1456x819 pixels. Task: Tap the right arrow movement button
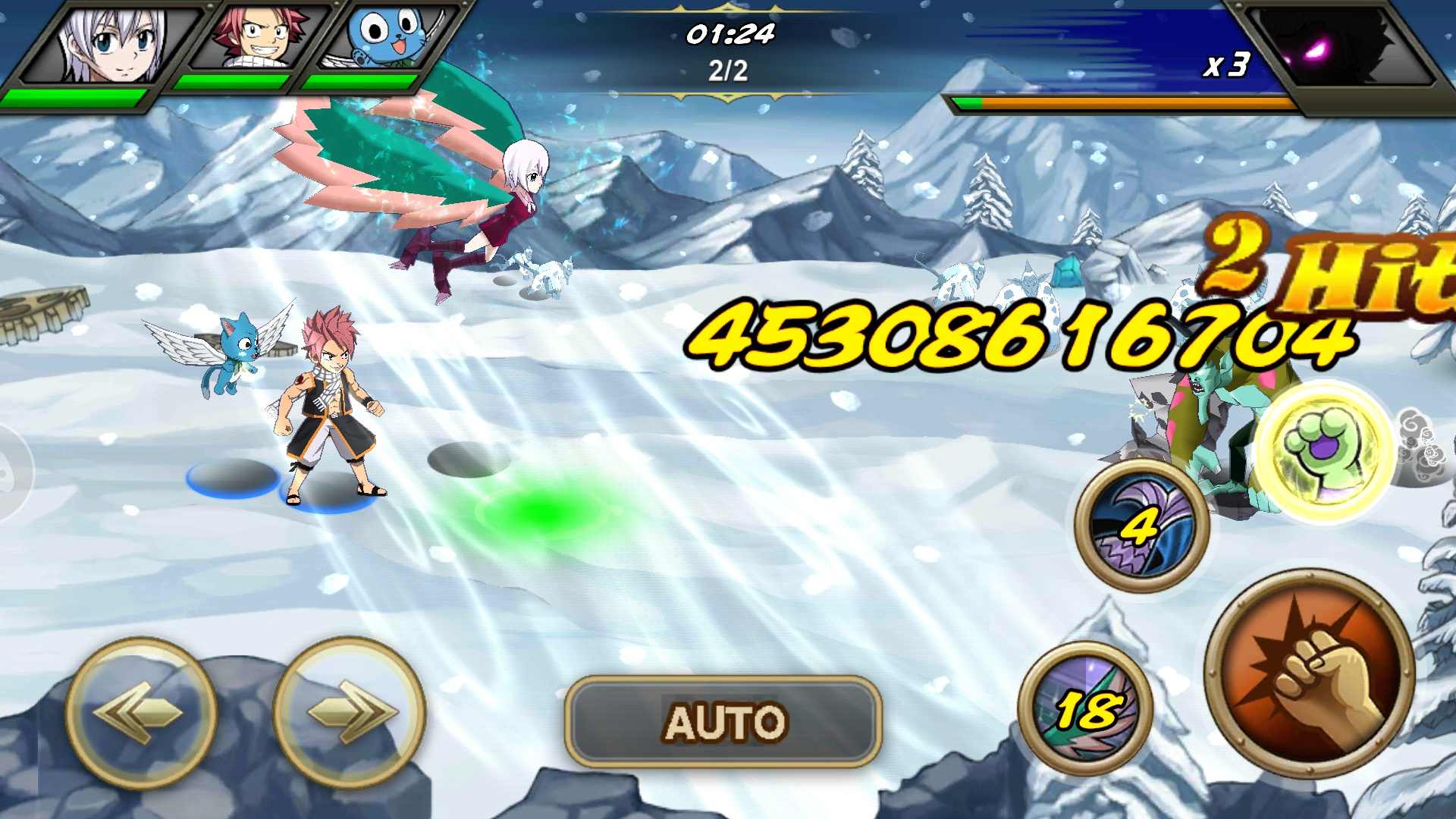350,712
